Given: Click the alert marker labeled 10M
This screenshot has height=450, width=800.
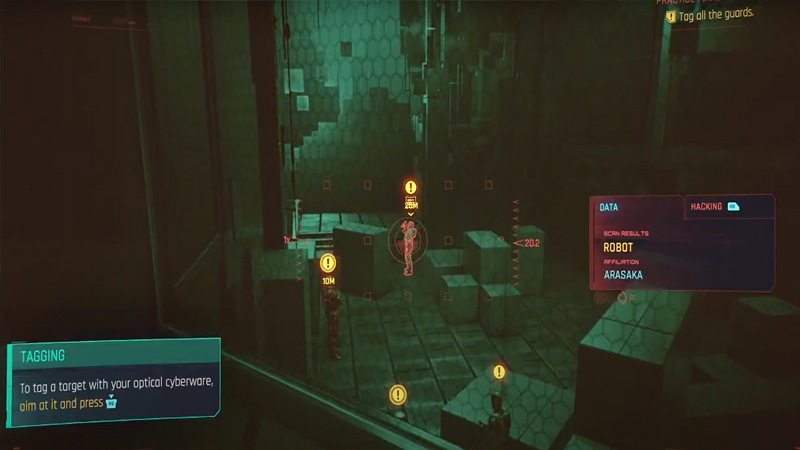Looking at the screenshot, I should pos(328,264).
